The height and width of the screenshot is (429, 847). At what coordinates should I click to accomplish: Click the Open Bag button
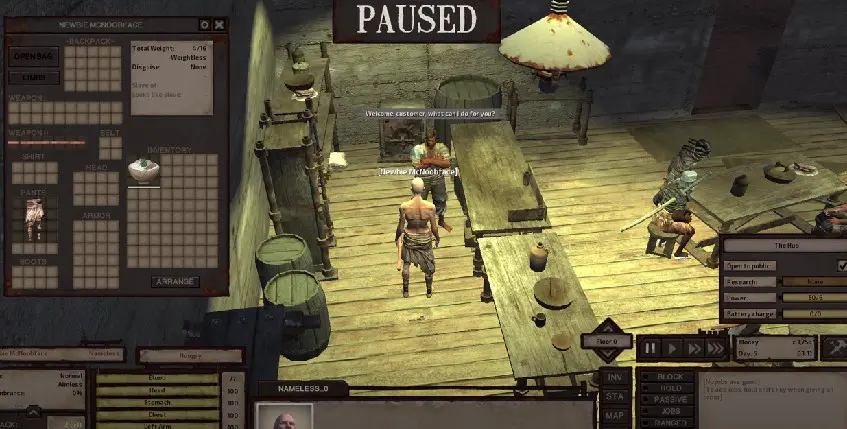pos(33,56)
